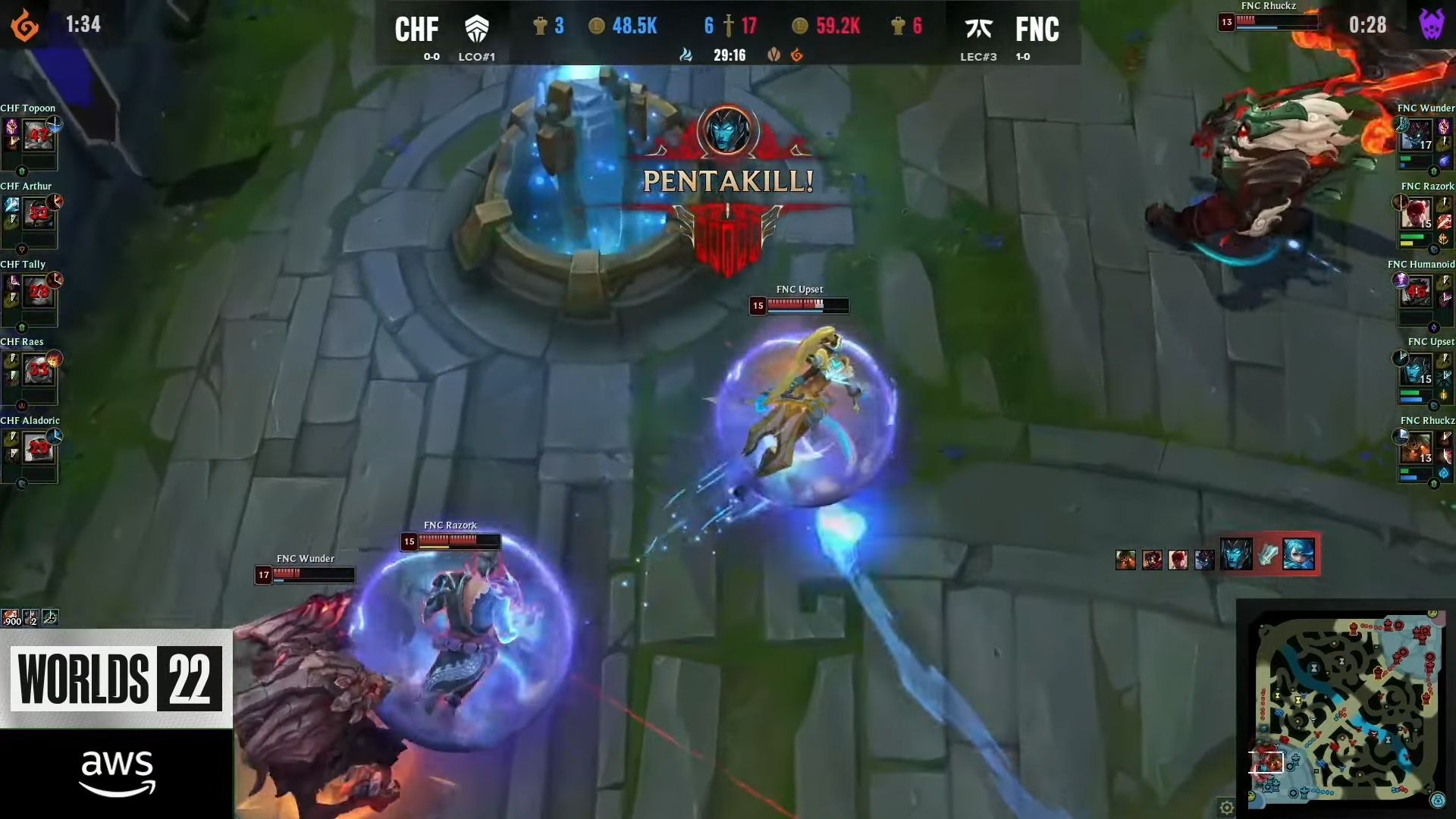Click the AWS logo at bottom left
Viewport: 1456px width, 819px height.
[x=118, y=771]
